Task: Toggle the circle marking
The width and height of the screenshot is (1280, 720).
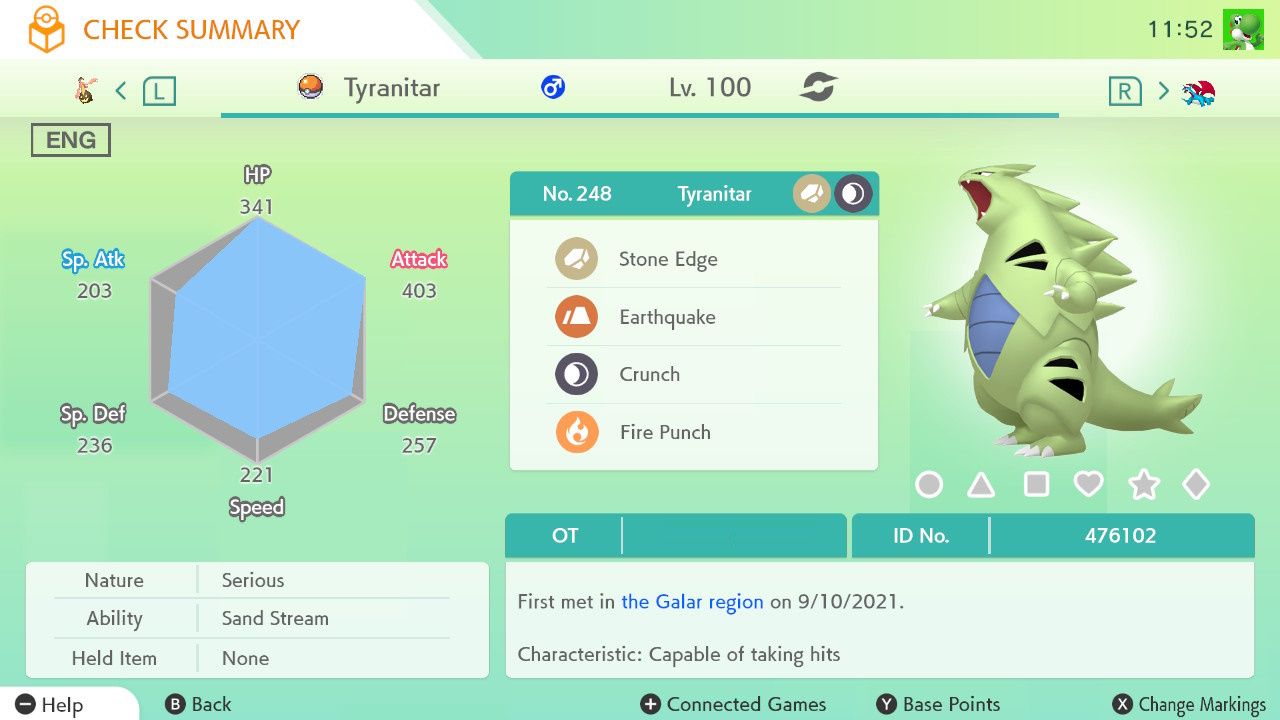Action: point(929,485)
